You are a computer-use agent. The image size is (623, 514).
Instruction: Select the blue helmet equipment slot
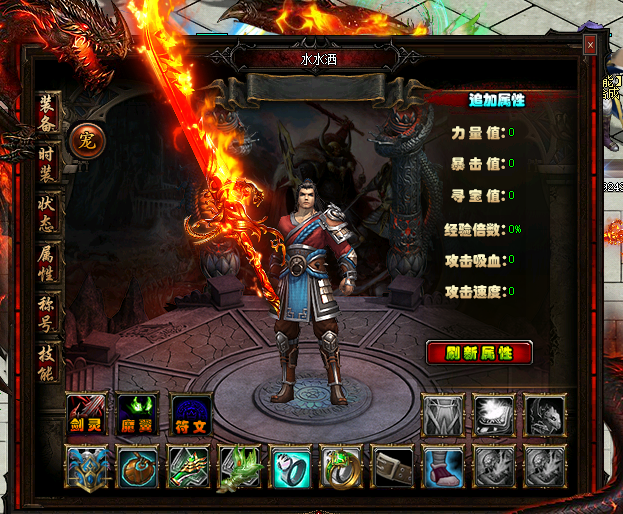[85, 467]
